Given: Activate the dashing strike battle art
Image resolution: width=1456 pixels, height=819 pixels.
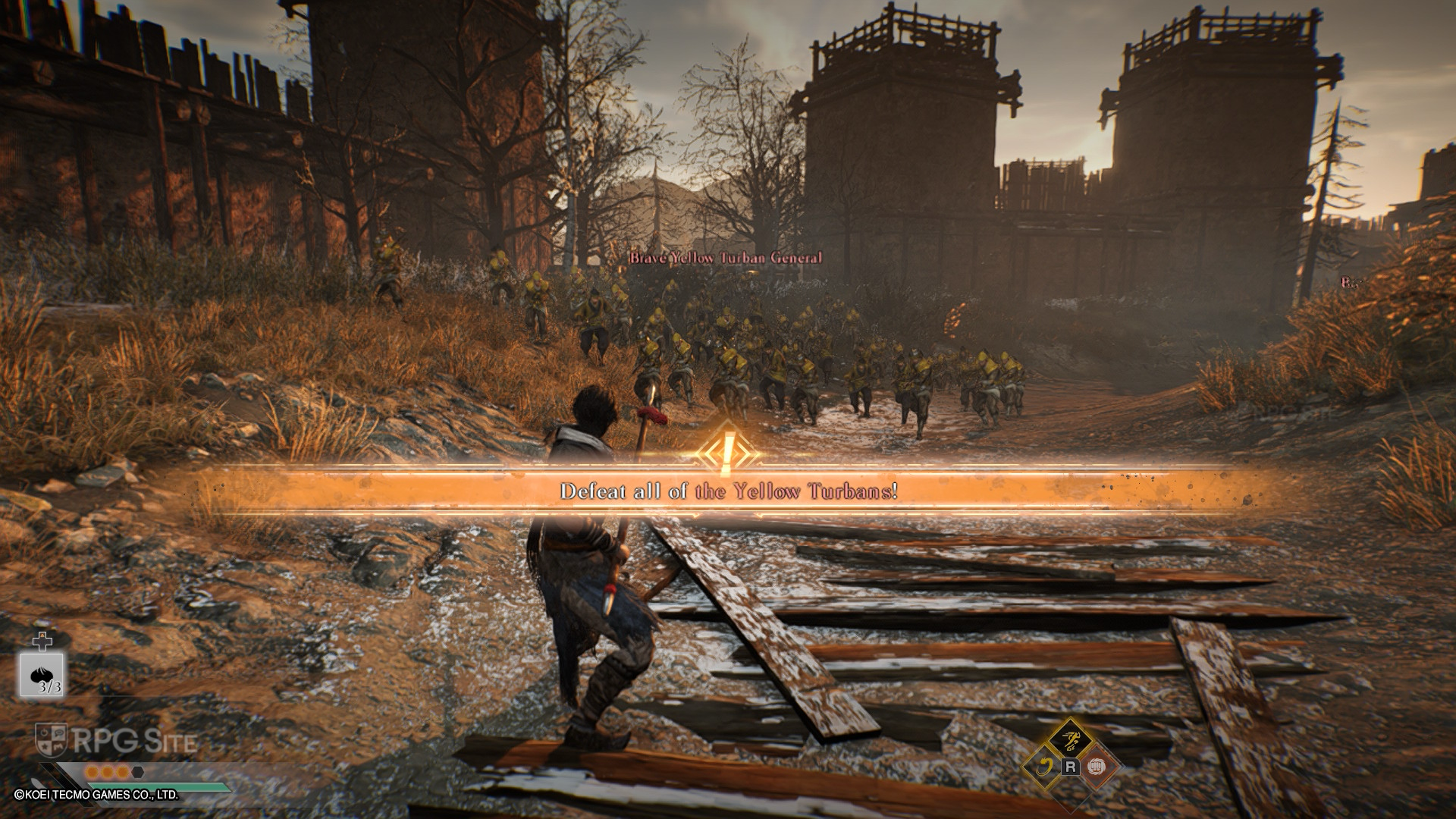Looking at the screenshot, I should 1070,739.
